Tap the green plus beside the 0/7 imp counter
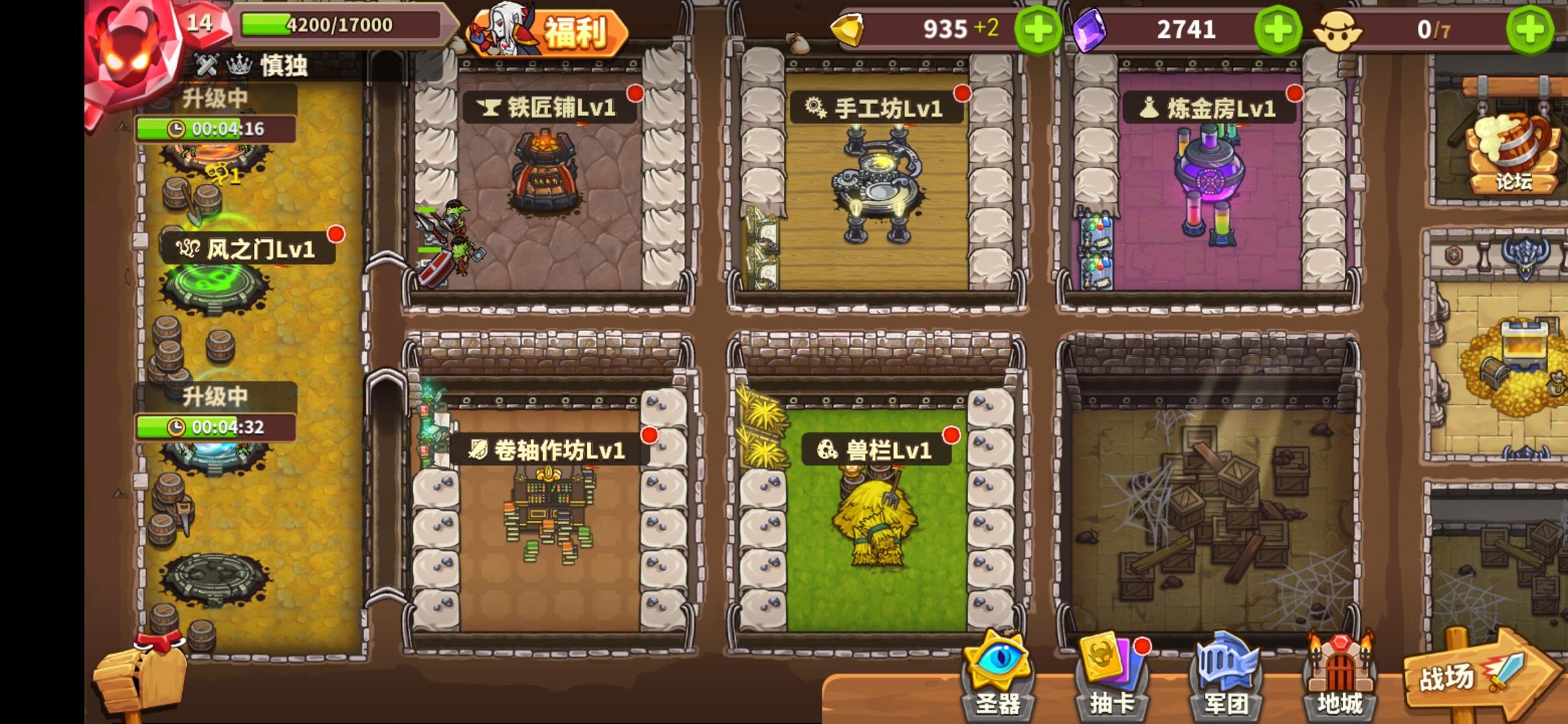Screen dimensions: 1568x724 pos(1529,29)
